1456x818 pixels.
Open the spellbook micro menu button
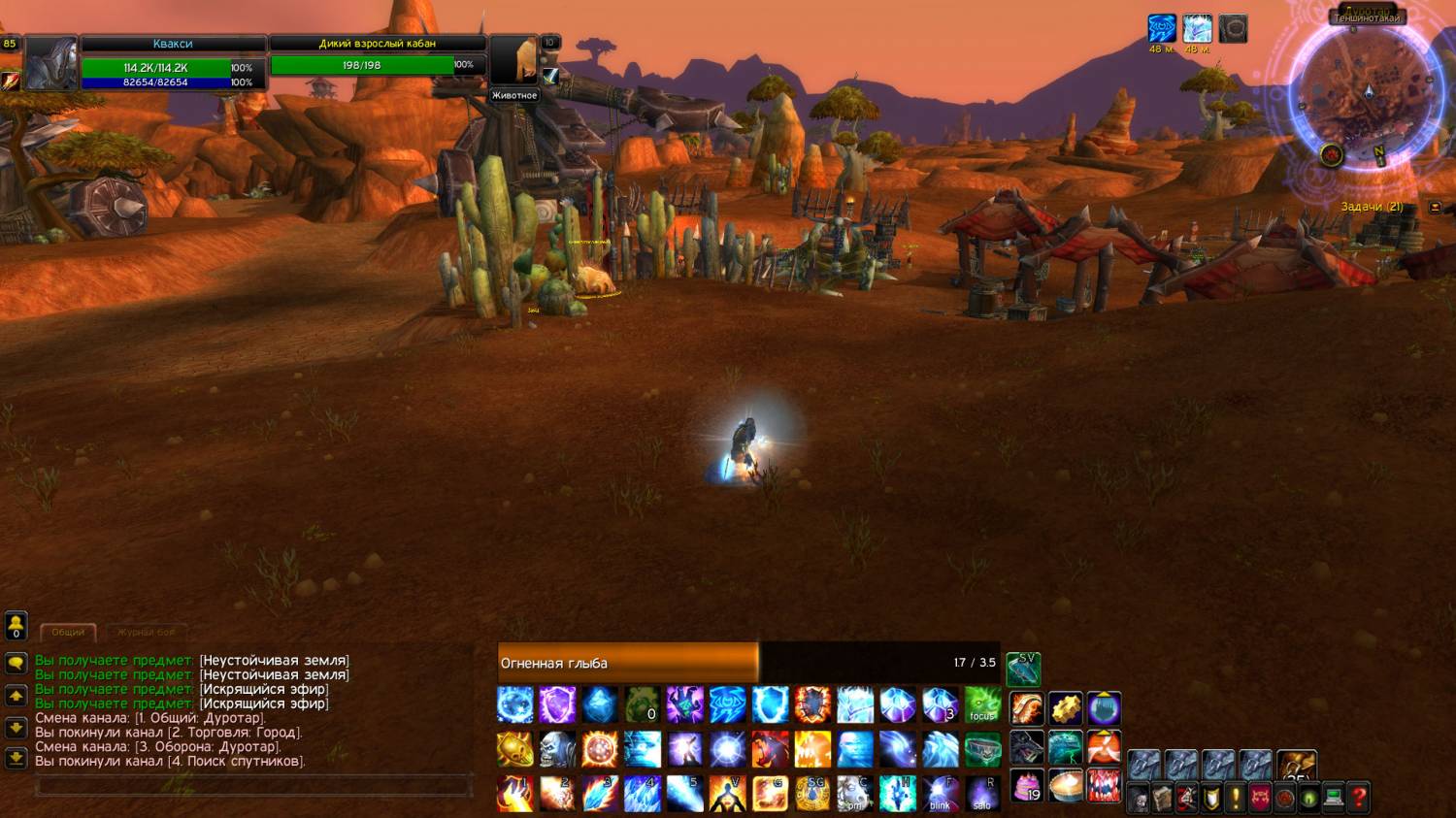coord(1162,798)
